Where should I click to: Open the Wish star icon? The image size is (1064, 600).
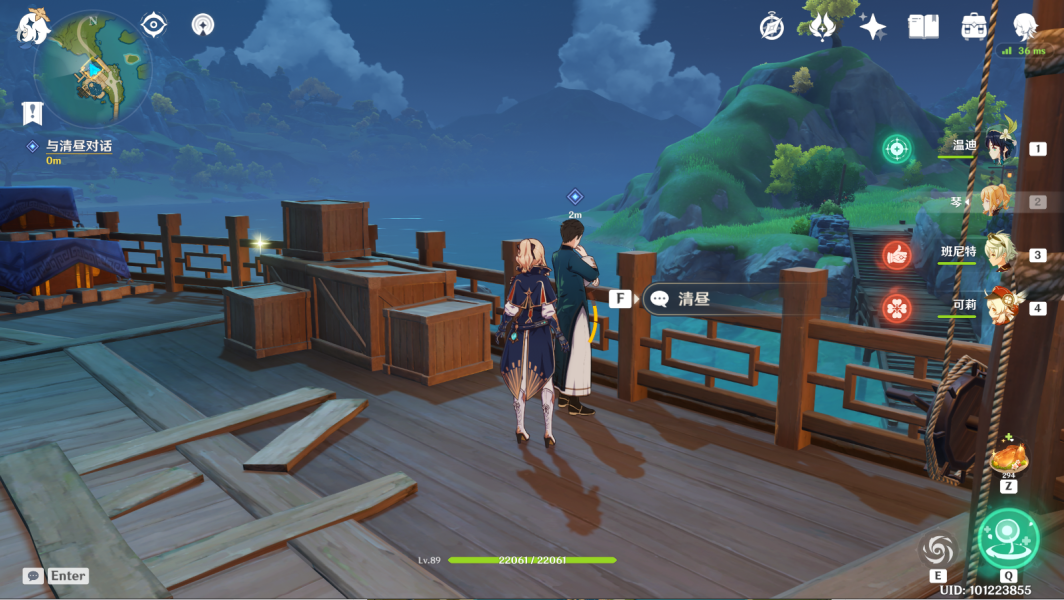(872, 27)
